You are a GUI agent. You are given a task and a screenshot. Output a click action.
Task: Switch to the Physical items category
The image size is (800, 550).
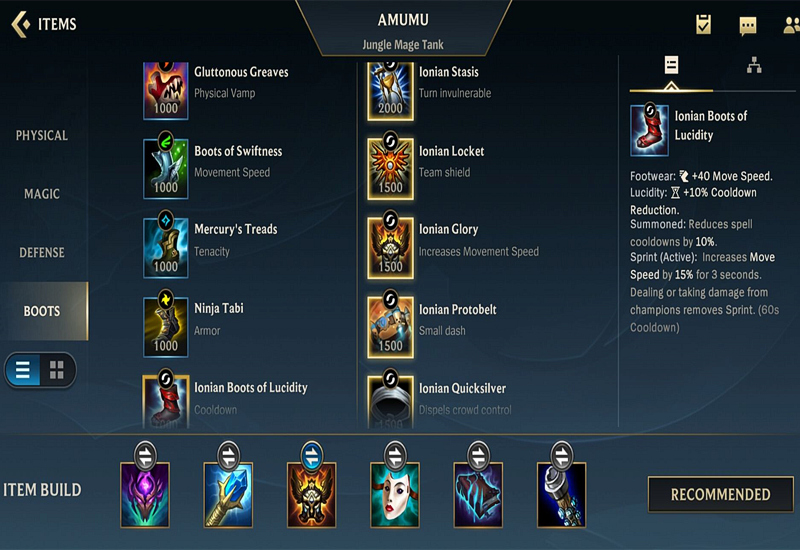[42, 135]
